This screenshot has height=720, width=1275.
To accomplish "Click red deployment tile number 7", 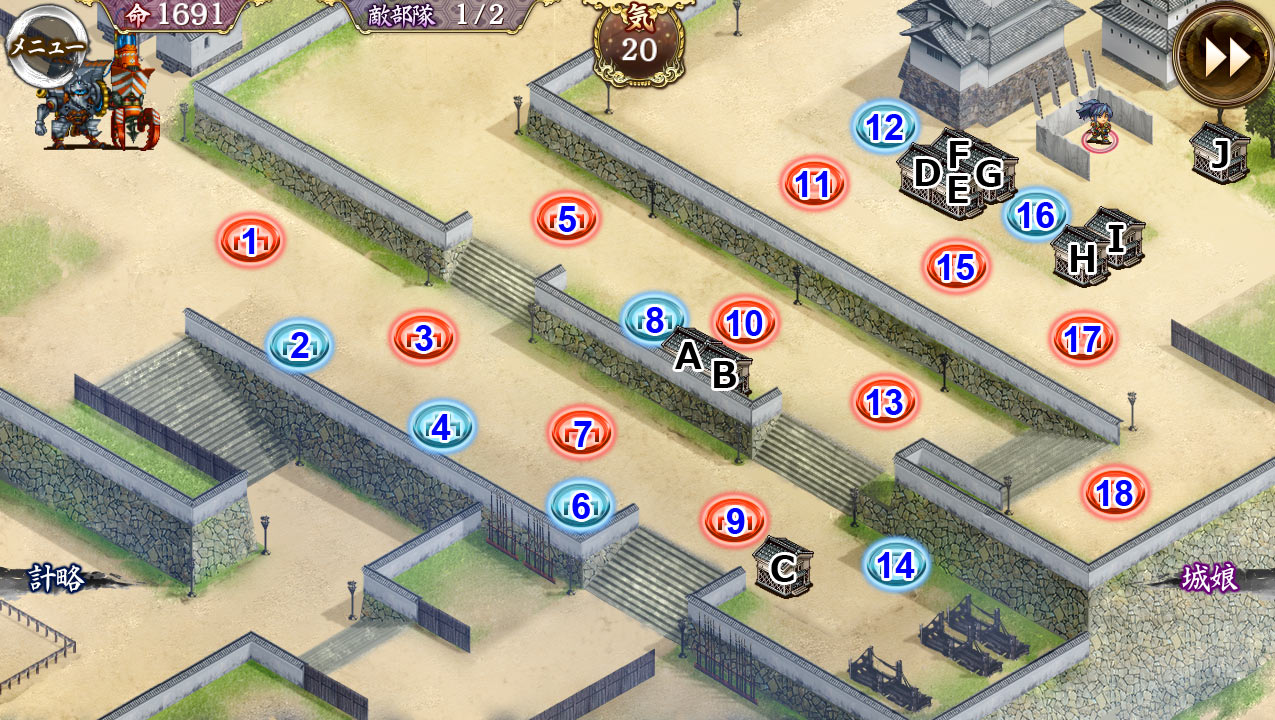I will [581, 434].
